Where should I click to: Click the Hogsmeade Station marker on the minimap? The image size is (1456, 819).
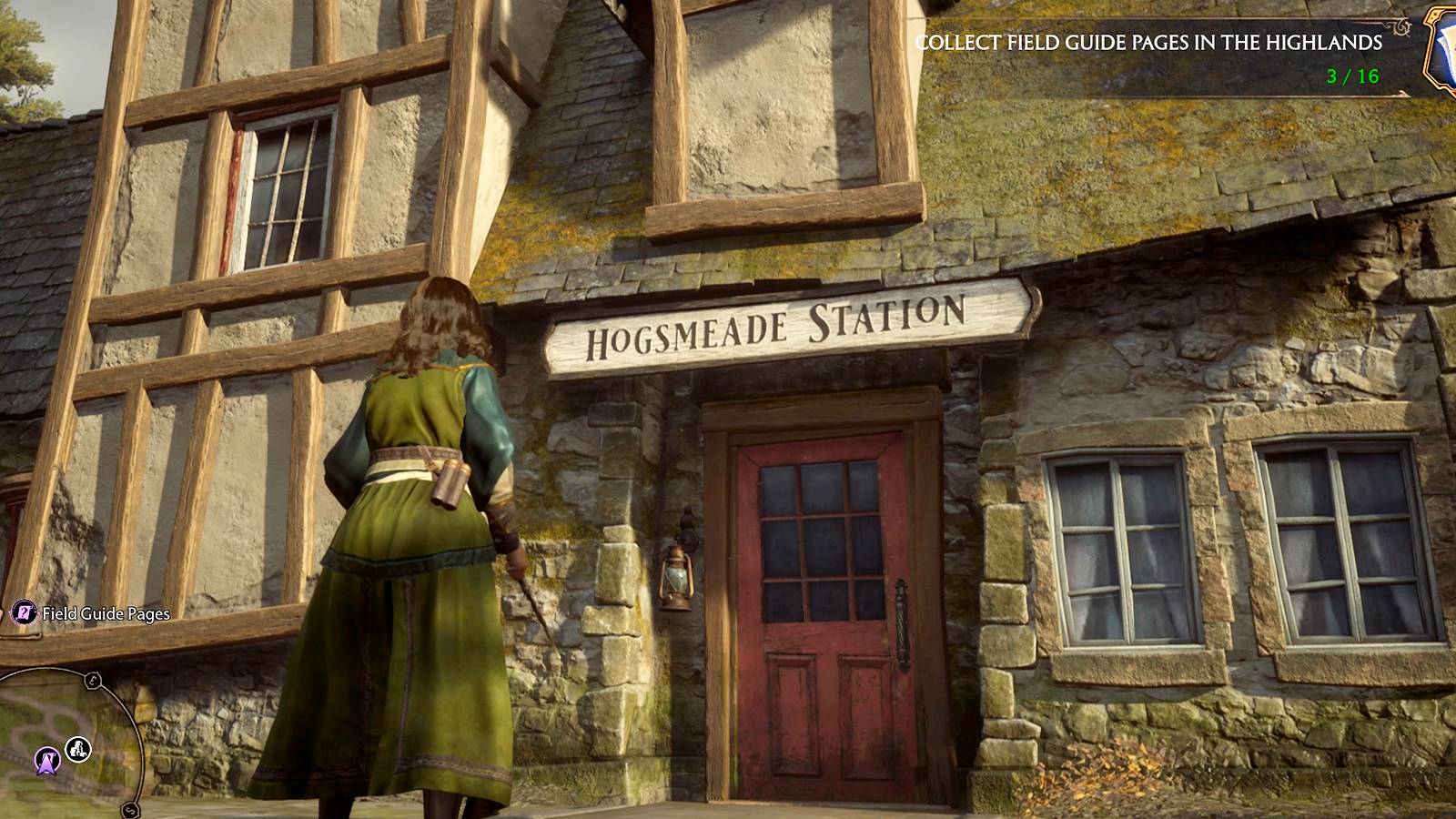77,749
